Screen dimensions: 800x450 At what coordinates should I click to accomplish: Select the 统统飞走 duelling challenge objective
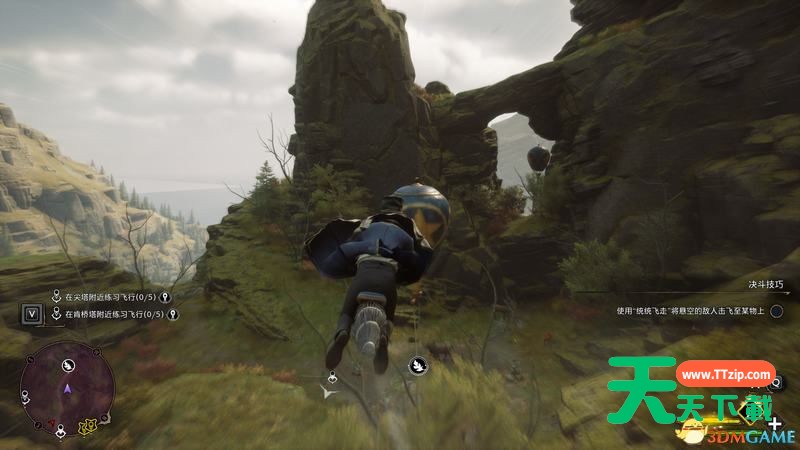(x=691, y=311)
